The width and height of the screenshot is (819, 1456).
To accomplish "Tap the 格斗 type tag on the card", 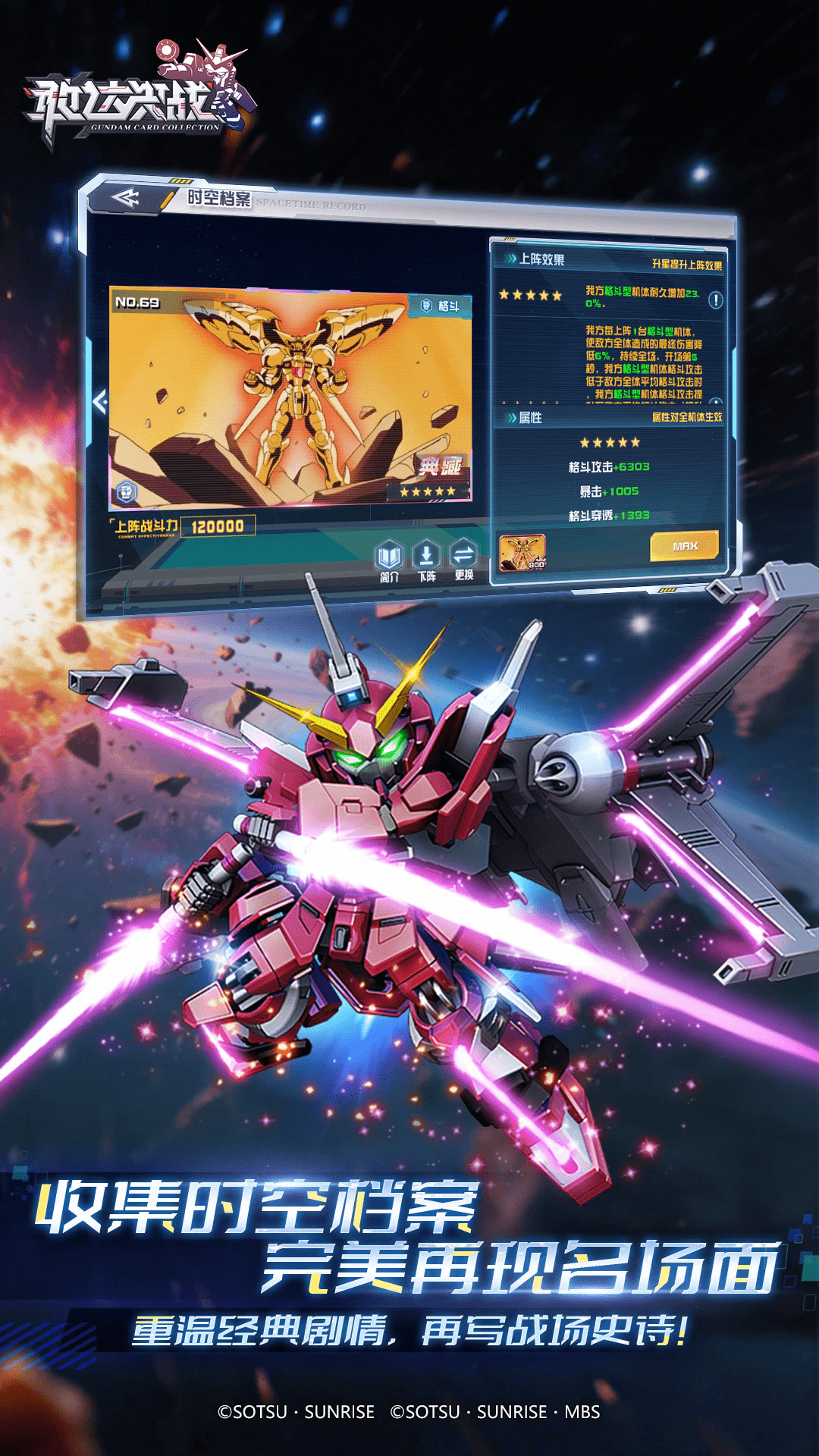I will [441, 306].
